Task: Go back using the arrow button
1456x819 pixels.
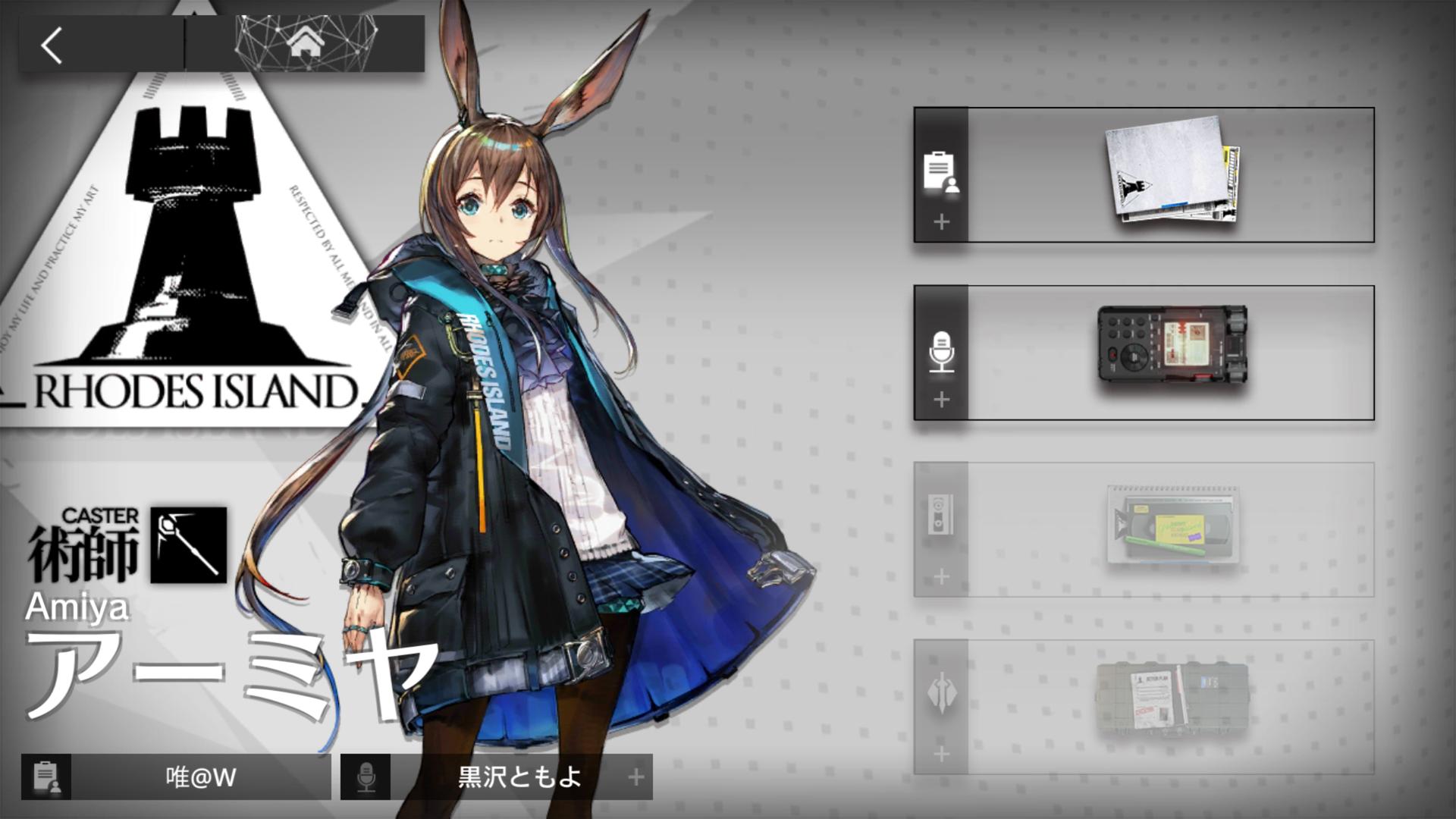Action: pos(53,45)
